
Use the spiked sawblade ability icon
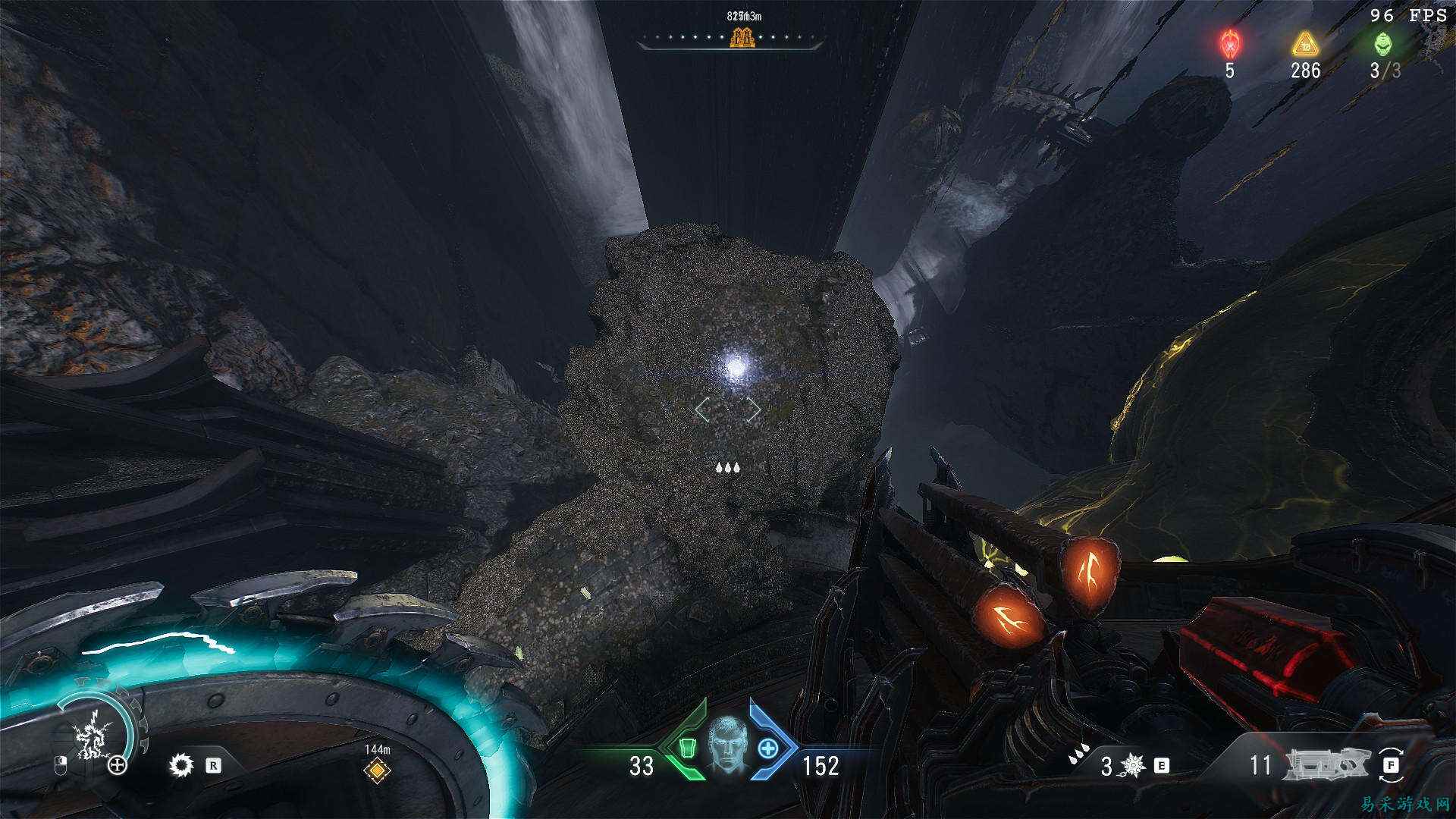coord(181,764)
